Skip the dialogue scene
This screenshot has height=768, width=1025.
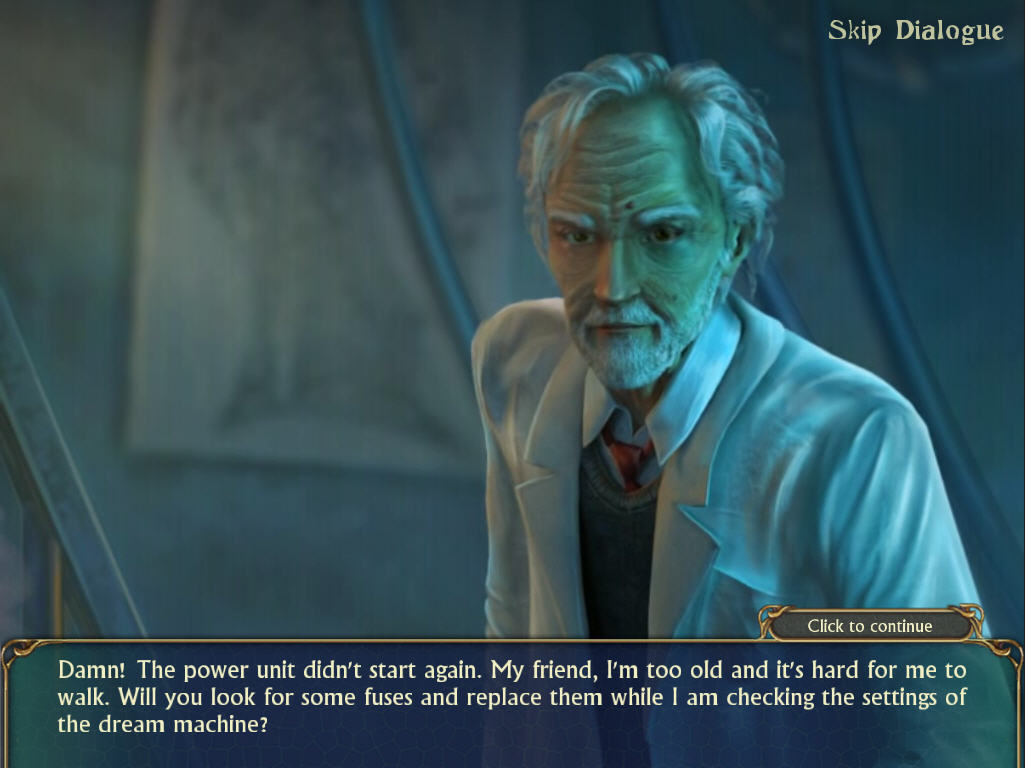pos(915,31)
